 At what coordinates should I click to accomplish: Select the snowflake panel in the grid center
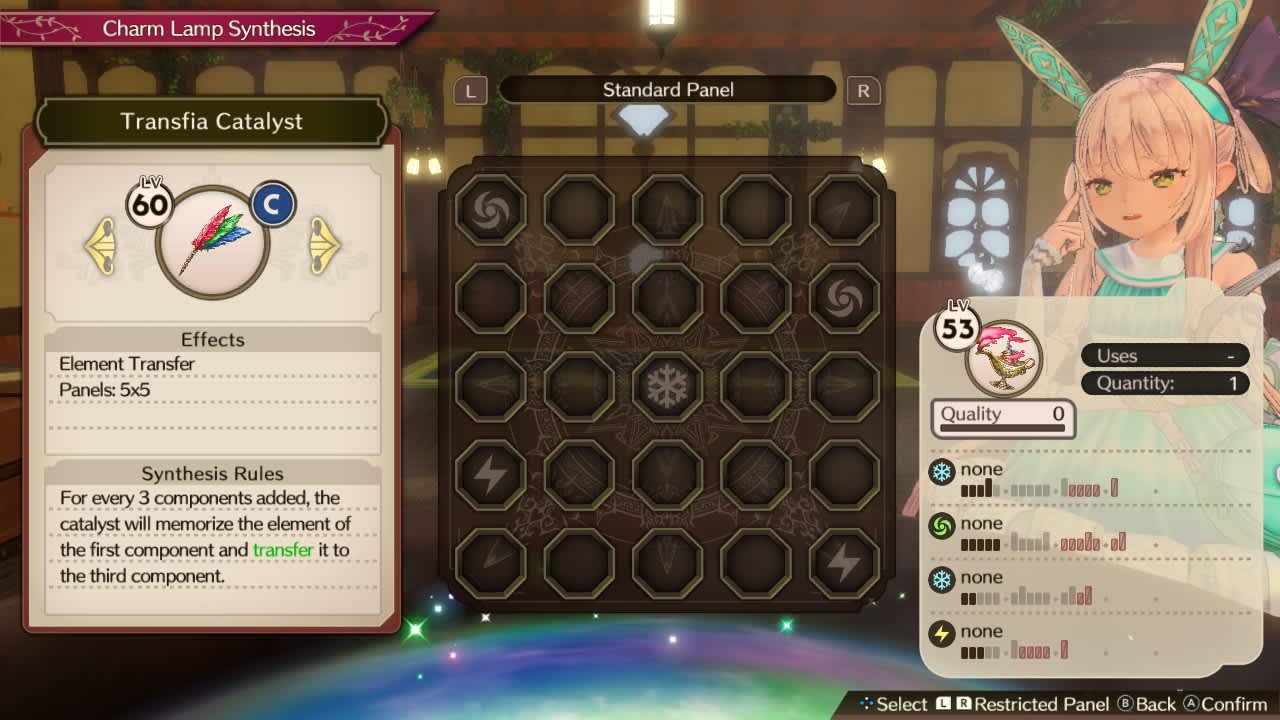pos(668,387)
